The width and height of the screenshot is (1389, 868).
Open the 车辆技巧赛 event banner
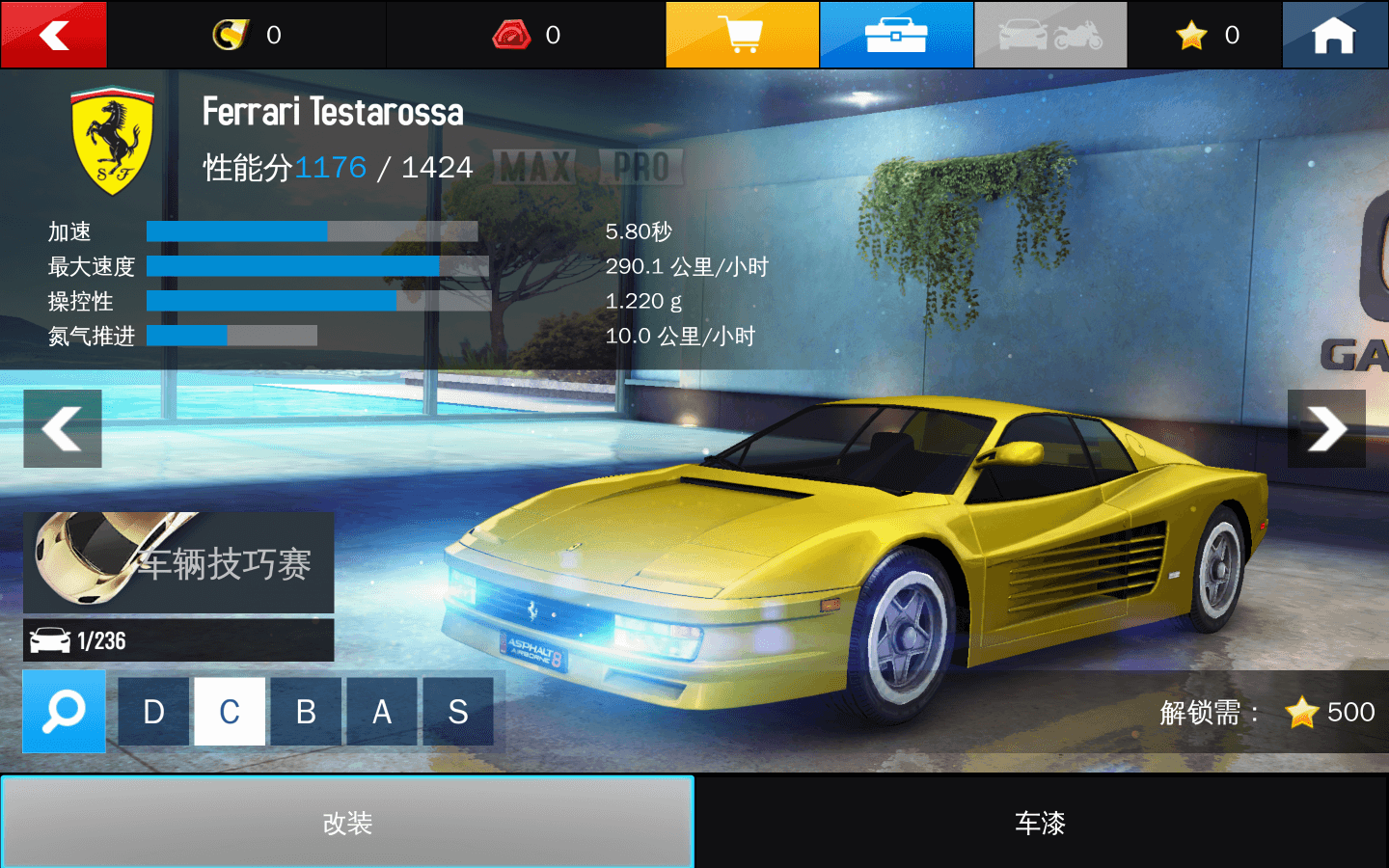(178, 564)
